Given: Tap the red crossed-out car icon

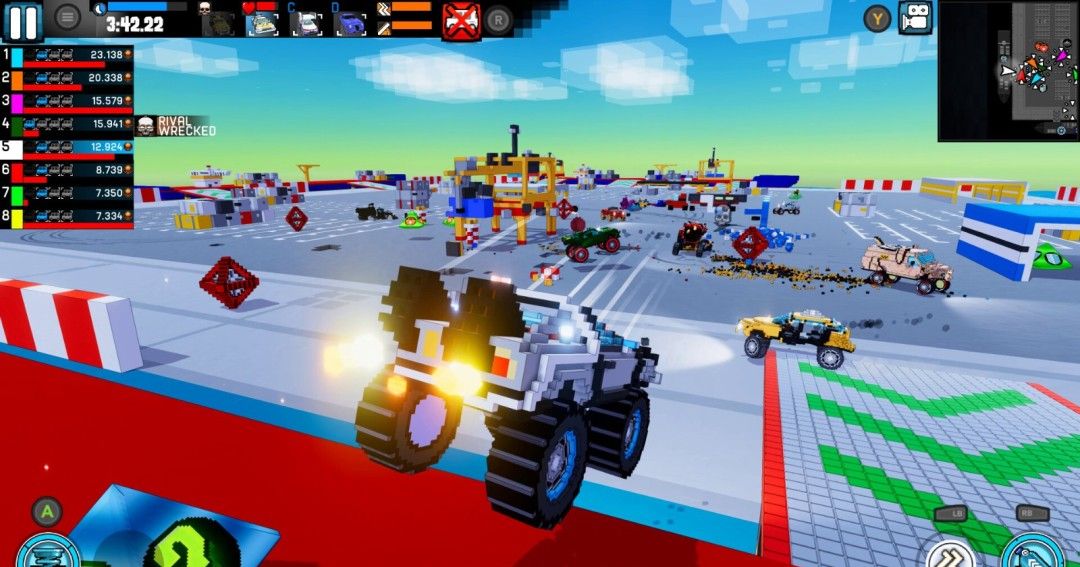Looking at the screenshot, I should (x=461, y=20).
